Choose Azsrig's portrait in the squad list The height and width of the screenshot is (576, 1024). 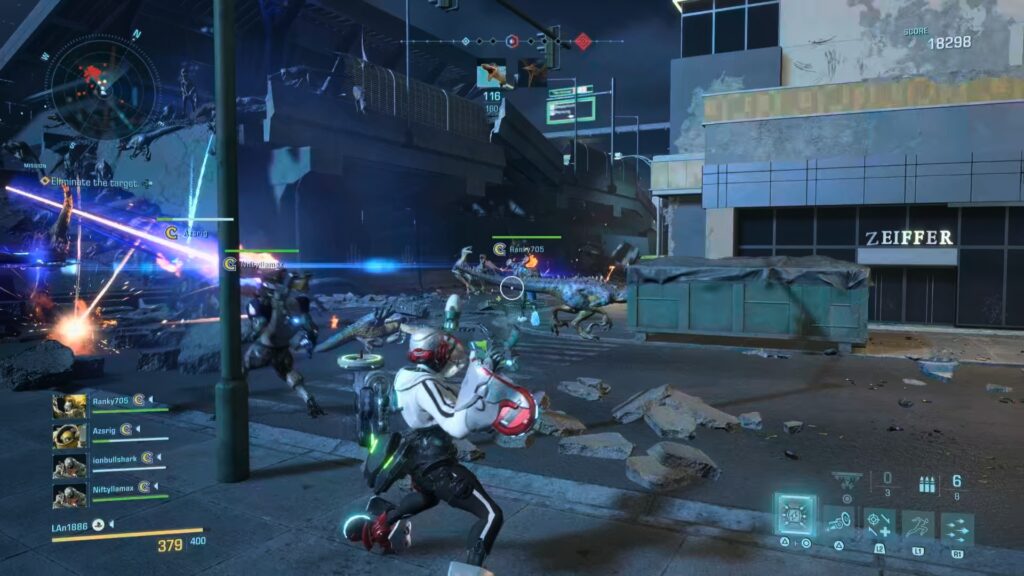[x=69, y=435]
